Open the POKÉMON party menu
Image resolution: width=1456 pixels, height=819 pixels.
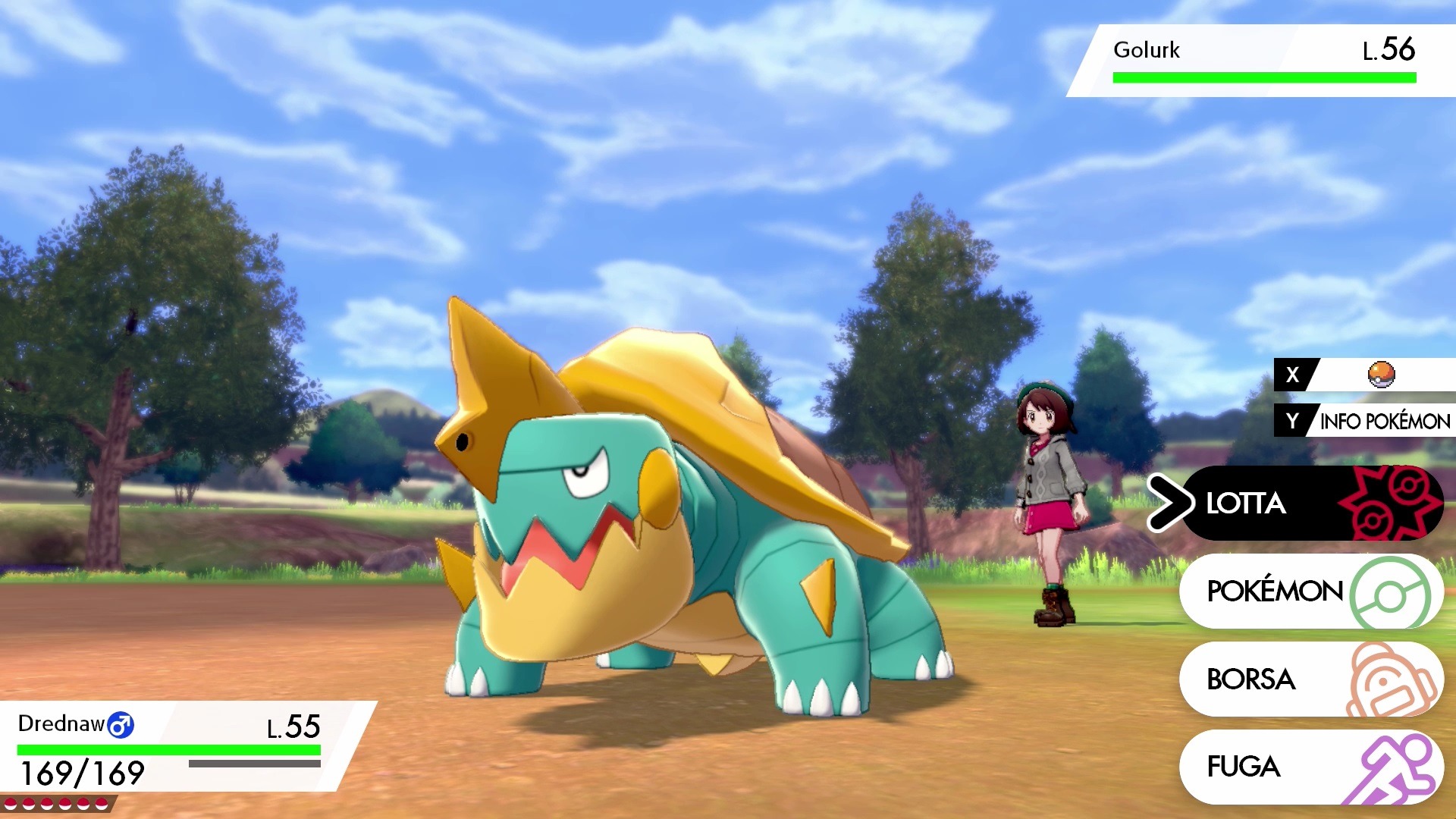click(x=1310, y=591)
